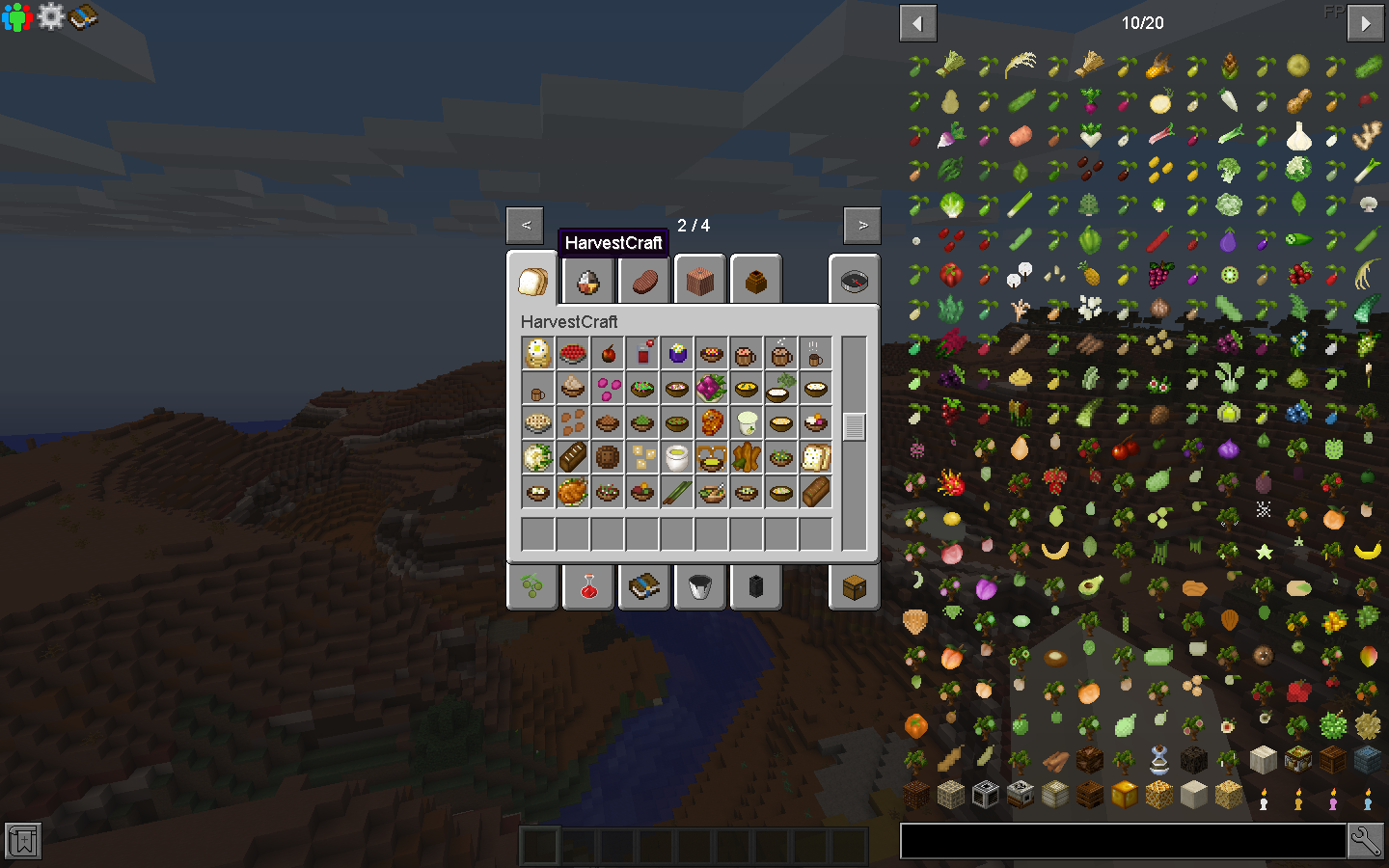Open the enchanted book icon at top left
1389x868 pixels.
(x=85, y=16)
